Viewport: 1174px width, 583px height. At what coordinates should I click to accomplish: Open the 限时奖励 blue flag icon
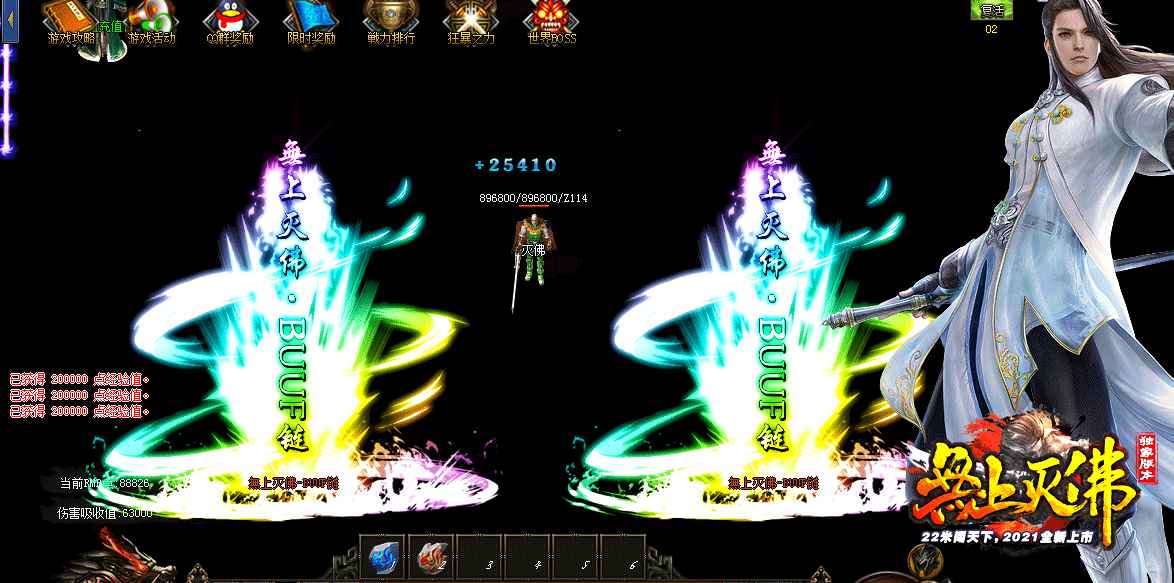311,20
